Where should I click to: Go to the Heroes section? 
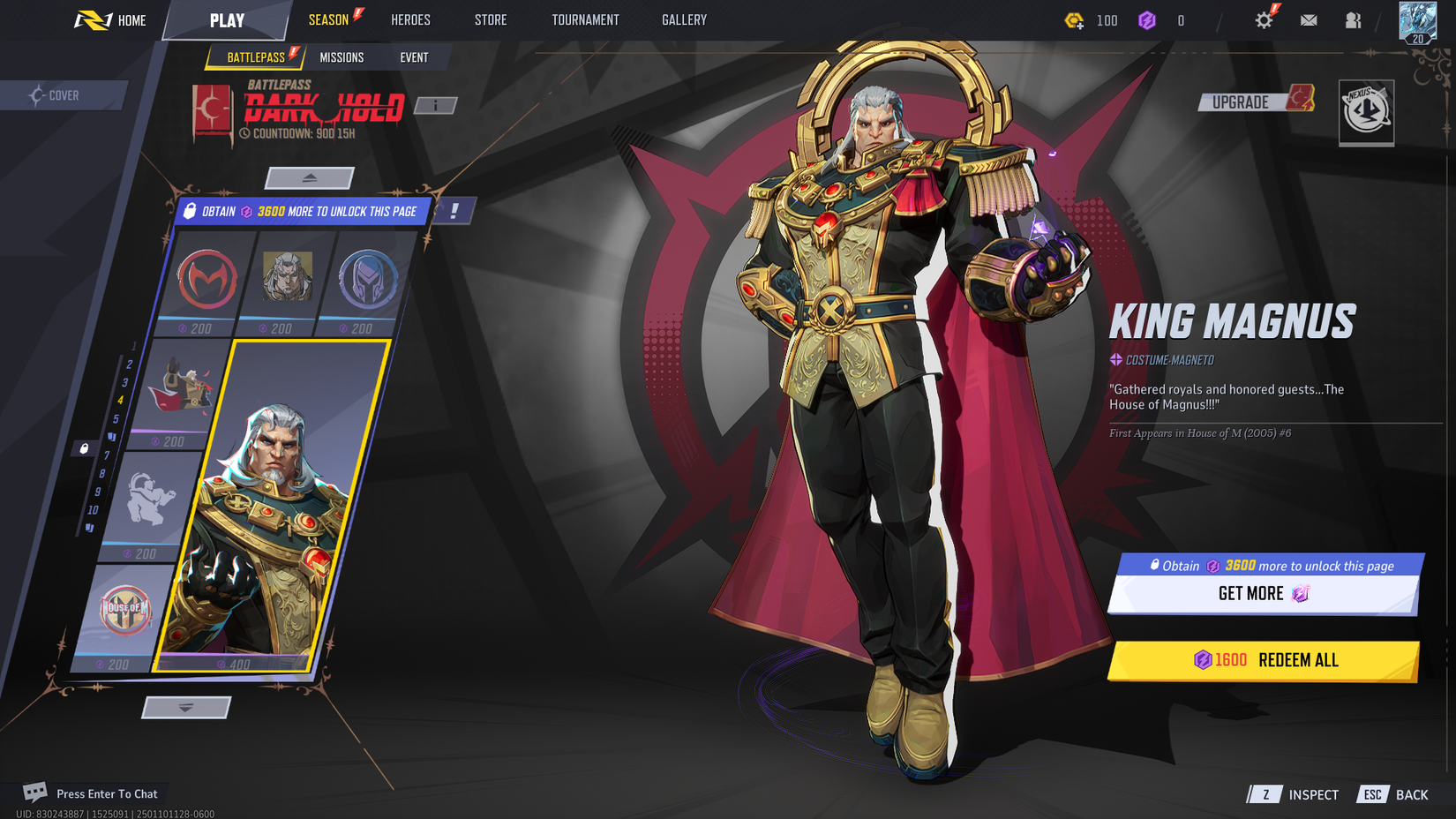click(411, 19)
